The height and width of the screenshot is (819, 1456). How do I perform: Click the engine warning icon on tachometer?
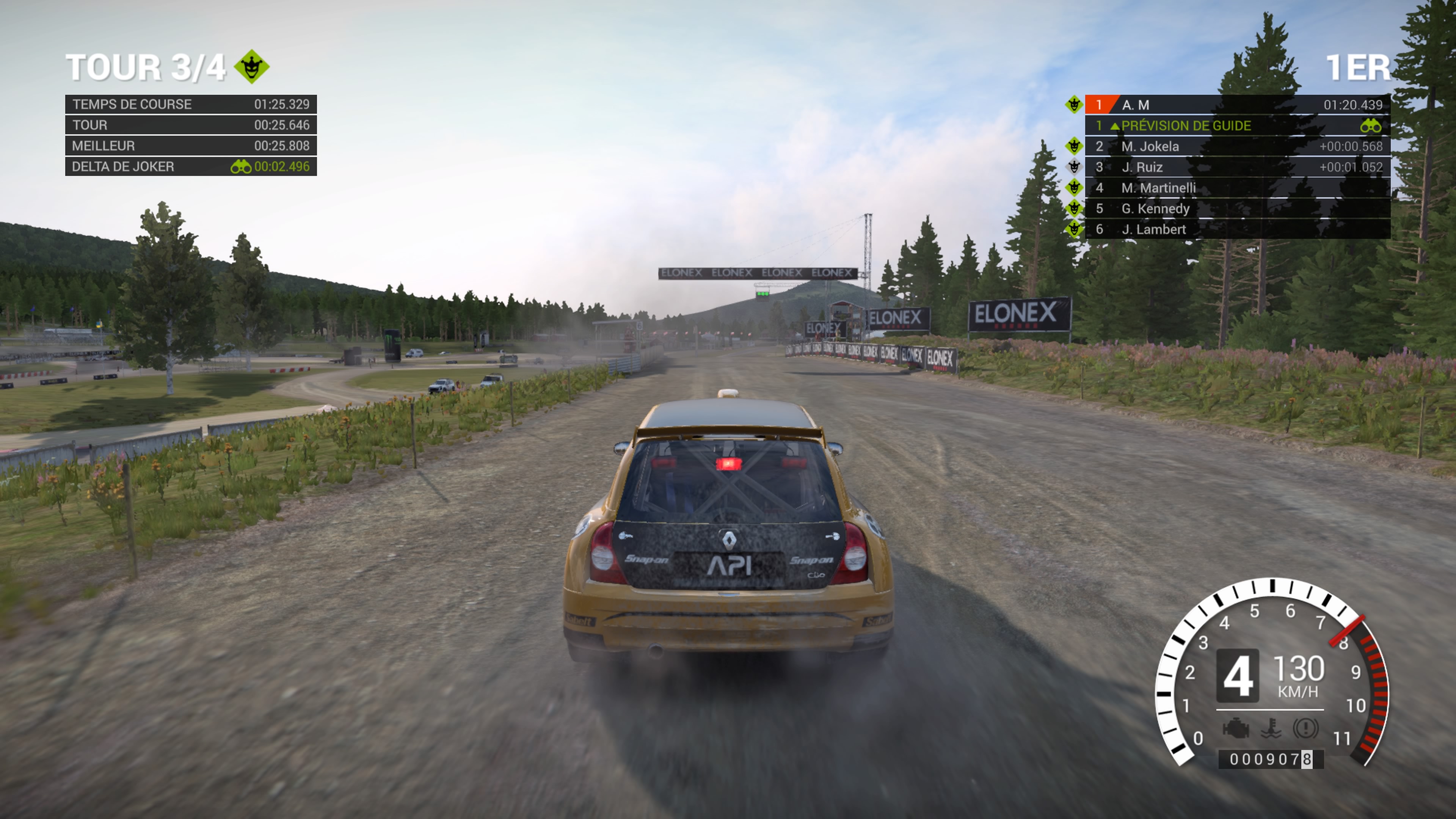1236,728
